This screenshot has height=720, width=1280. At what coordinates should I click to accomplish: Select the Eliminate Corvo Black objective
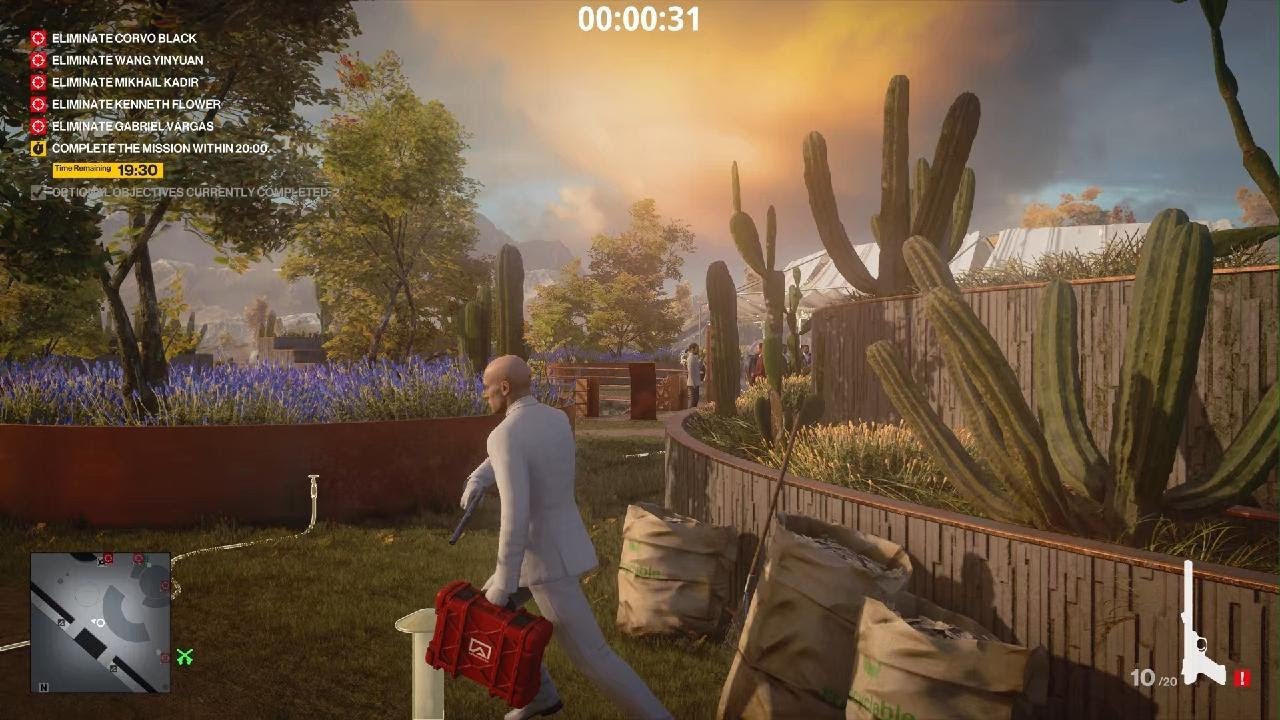(124, 38)
